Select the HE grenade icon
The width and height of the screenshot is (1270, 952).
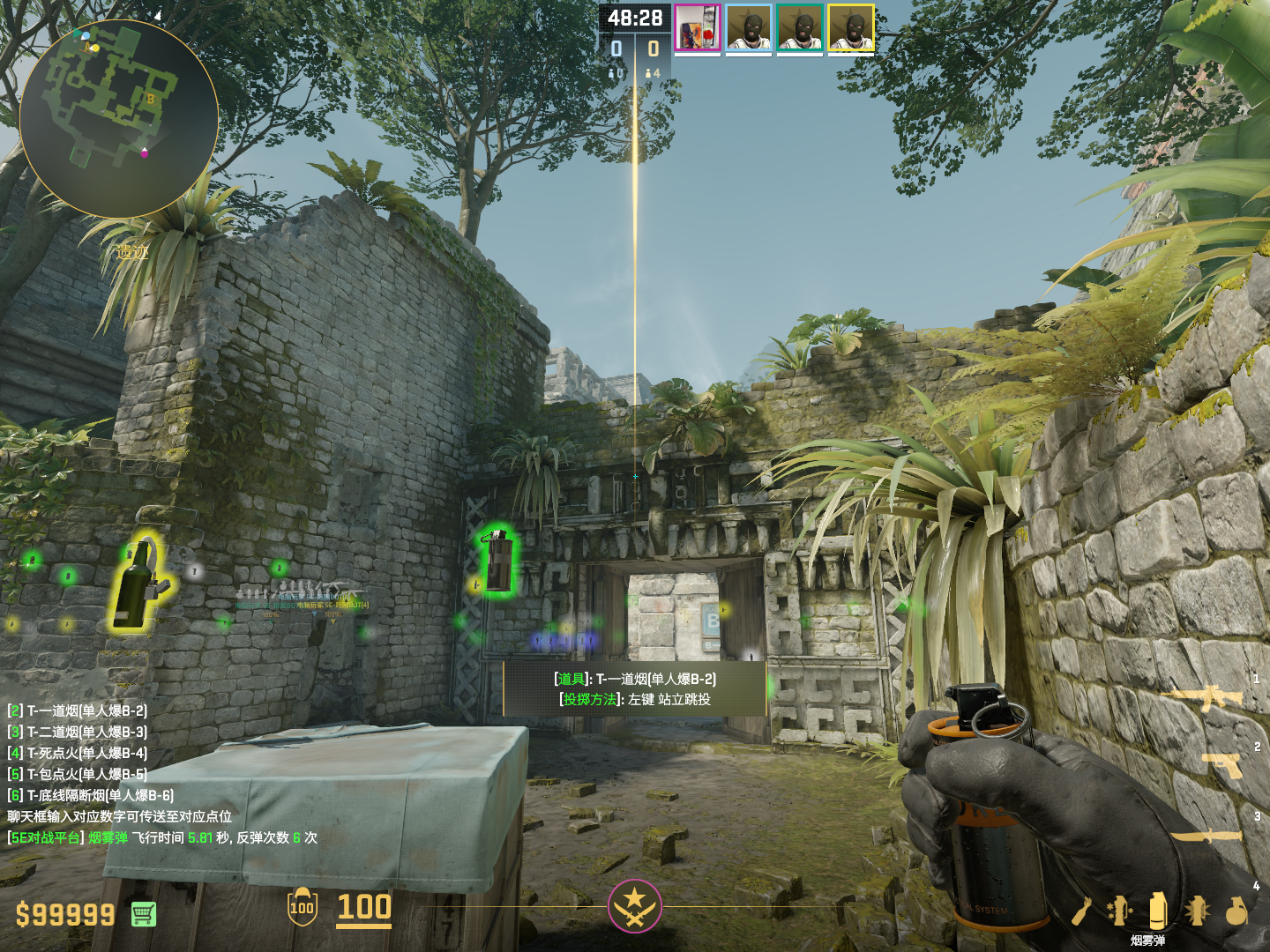[1236, 911]
